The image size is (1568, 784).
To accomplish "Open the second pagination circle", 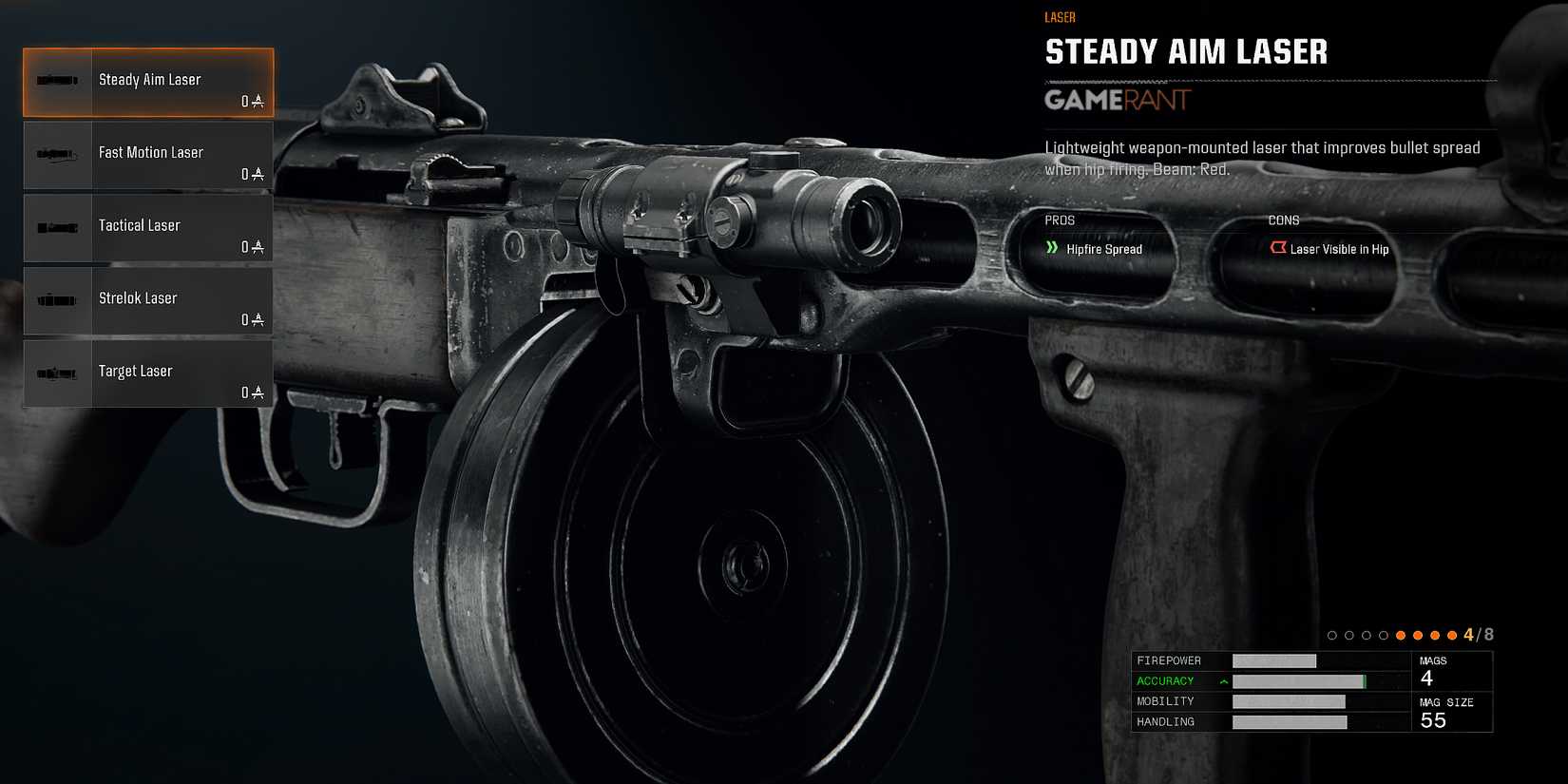I will [x=1348, y=635].
